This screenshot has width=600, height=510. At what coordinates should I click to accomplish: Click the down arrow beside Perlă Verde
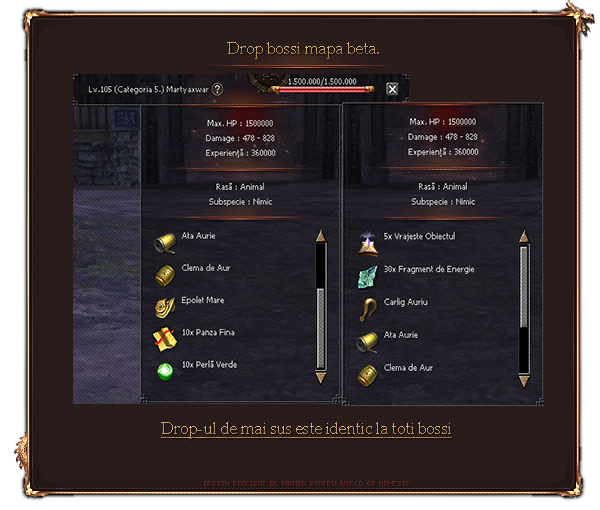point(321,377)
